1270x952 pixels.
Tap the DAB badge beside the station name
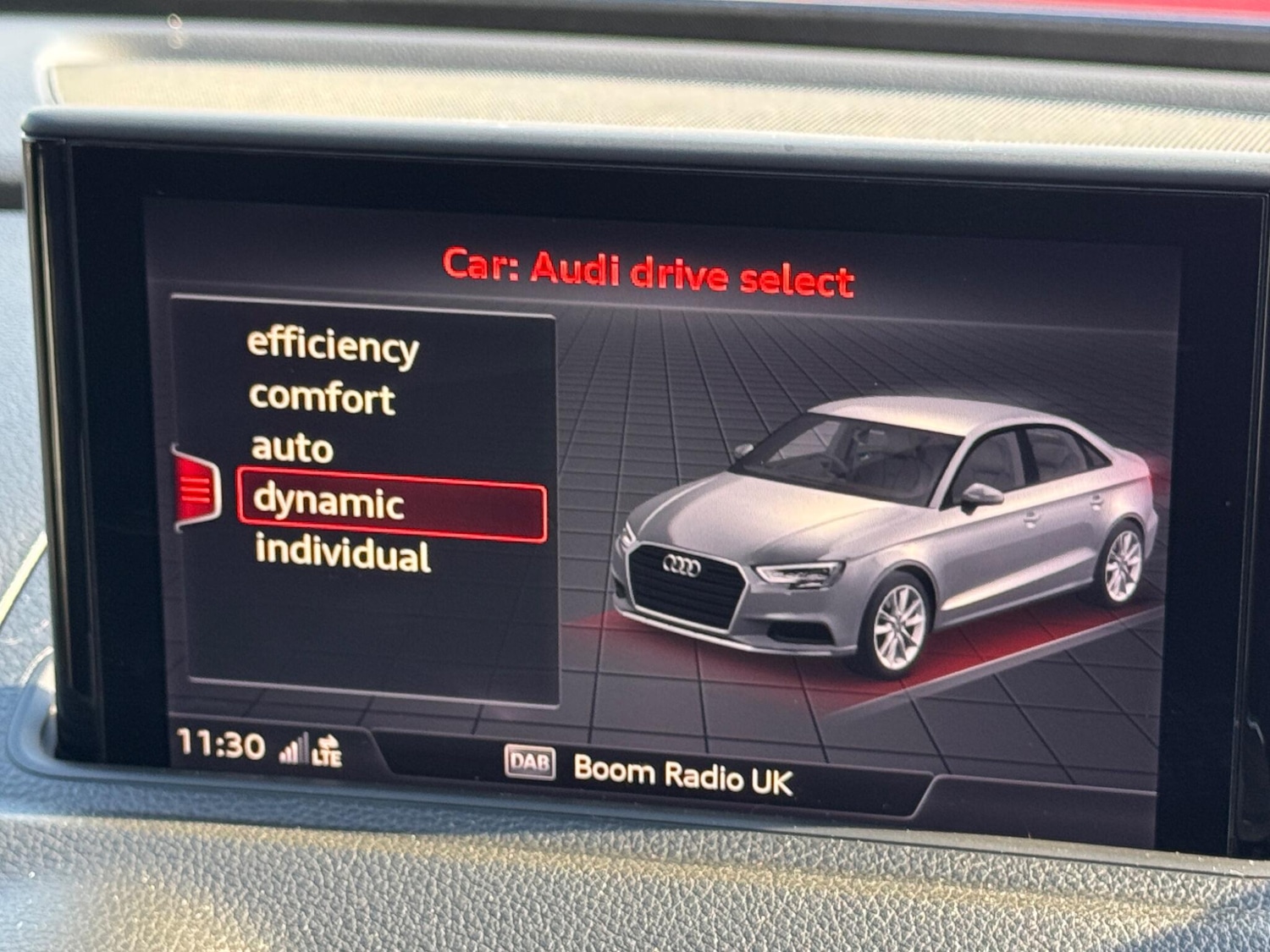coord(531,762)
